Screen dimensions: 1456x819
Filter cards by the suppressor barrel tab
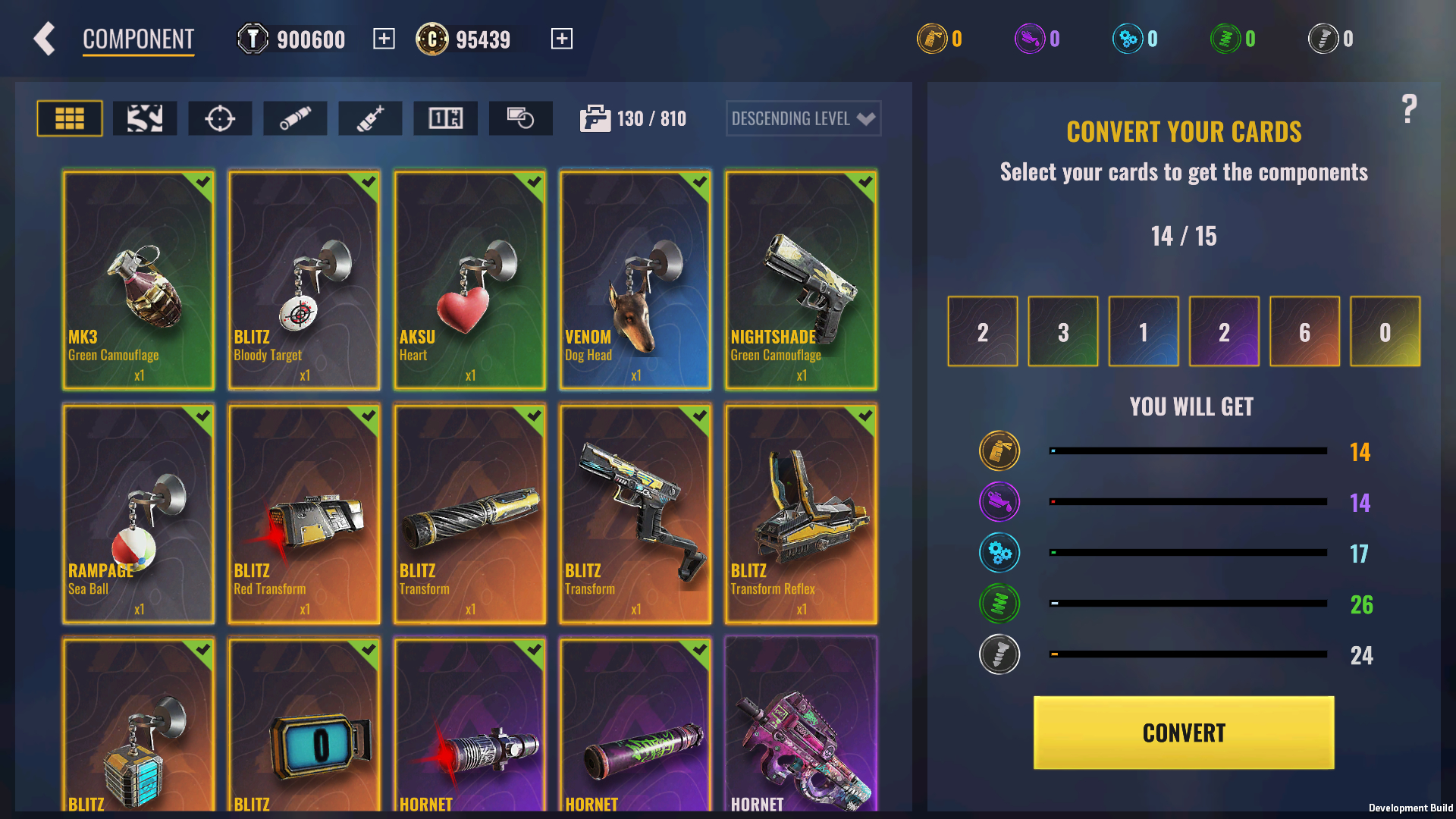(x=295, y=118)
